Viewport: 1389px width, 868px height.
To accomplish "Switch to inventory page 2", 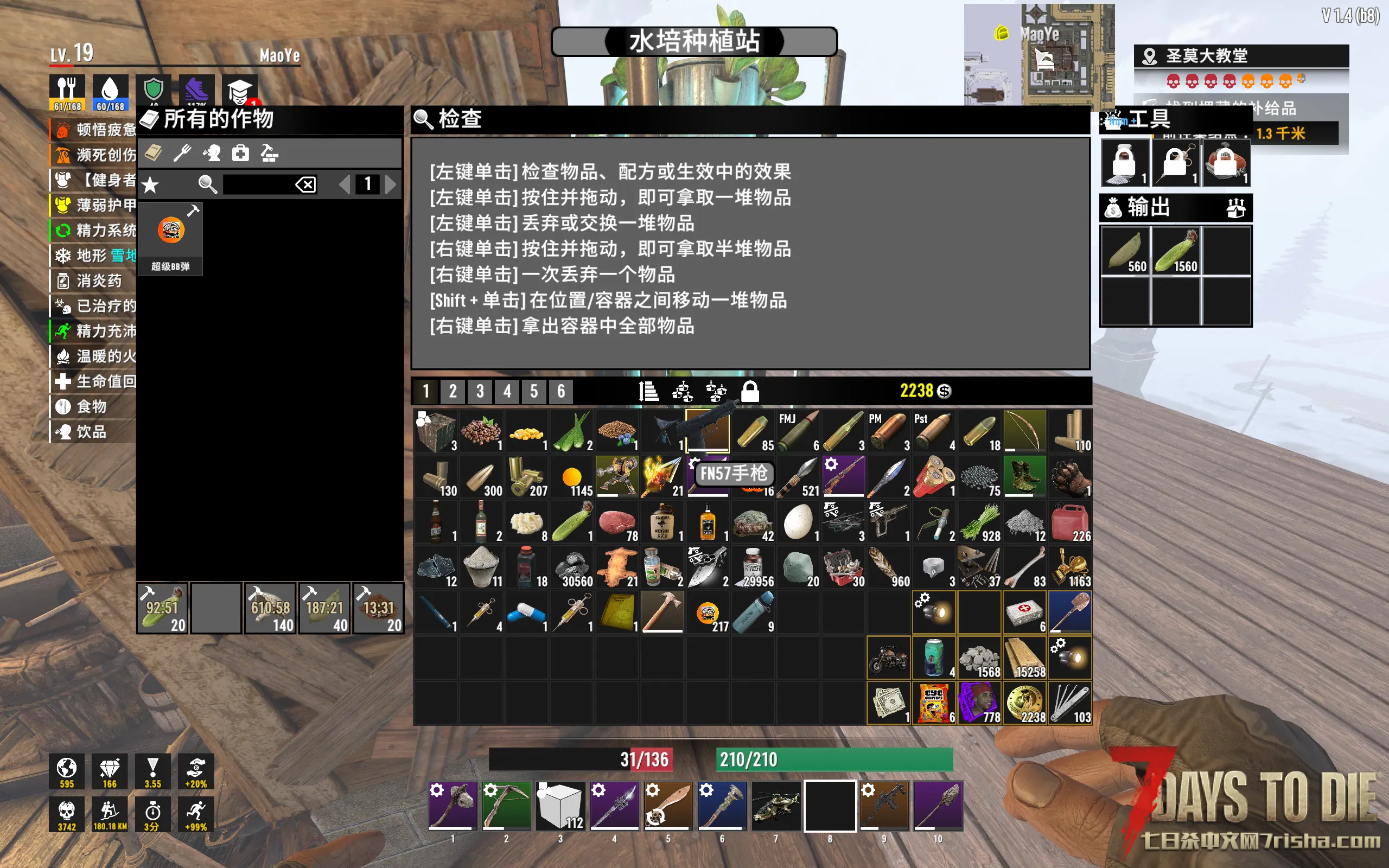I will click(453, 392).
